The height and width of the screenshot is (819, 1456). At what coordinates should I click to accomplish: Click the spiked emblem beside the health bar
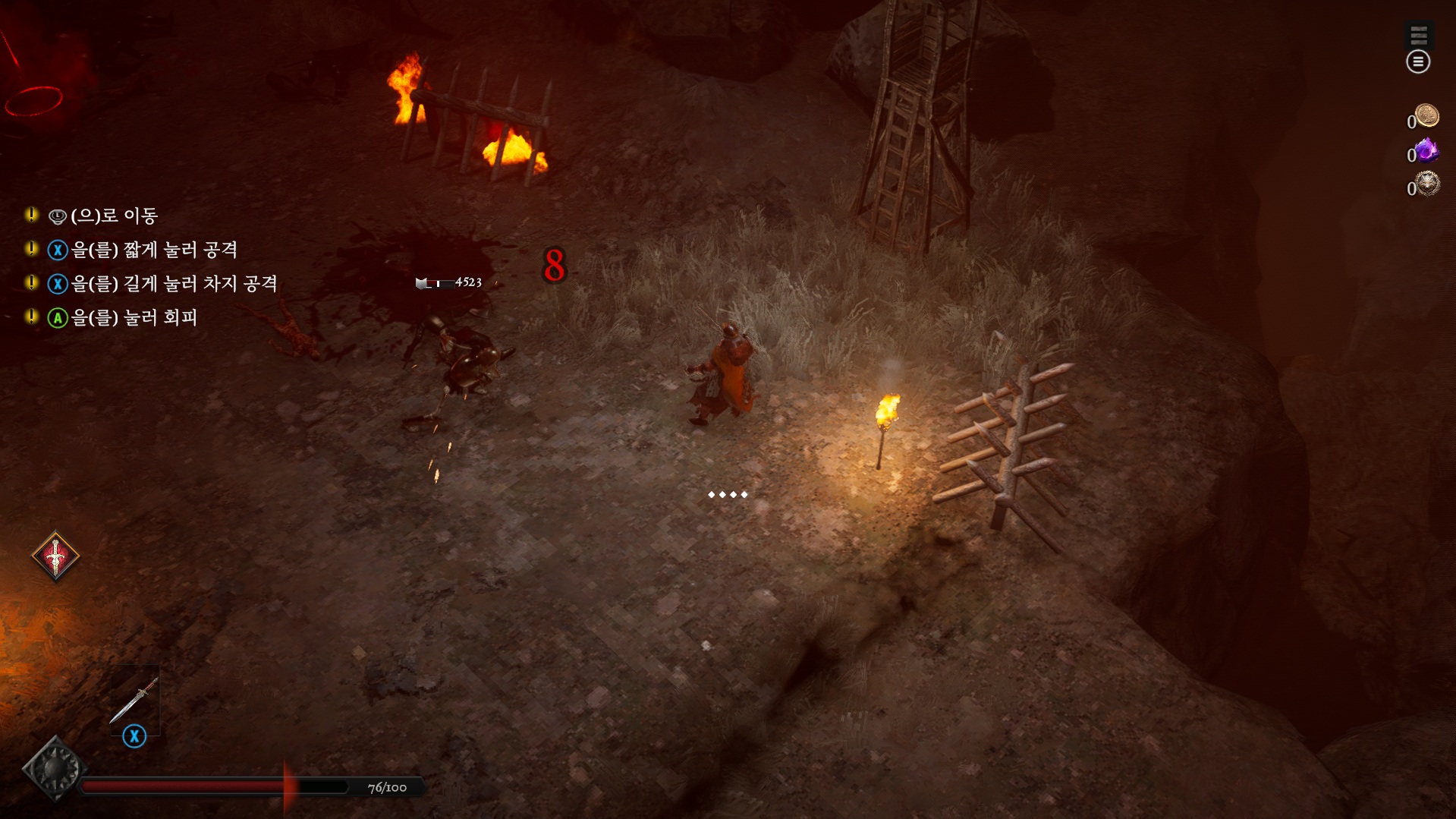click(53, 769)
